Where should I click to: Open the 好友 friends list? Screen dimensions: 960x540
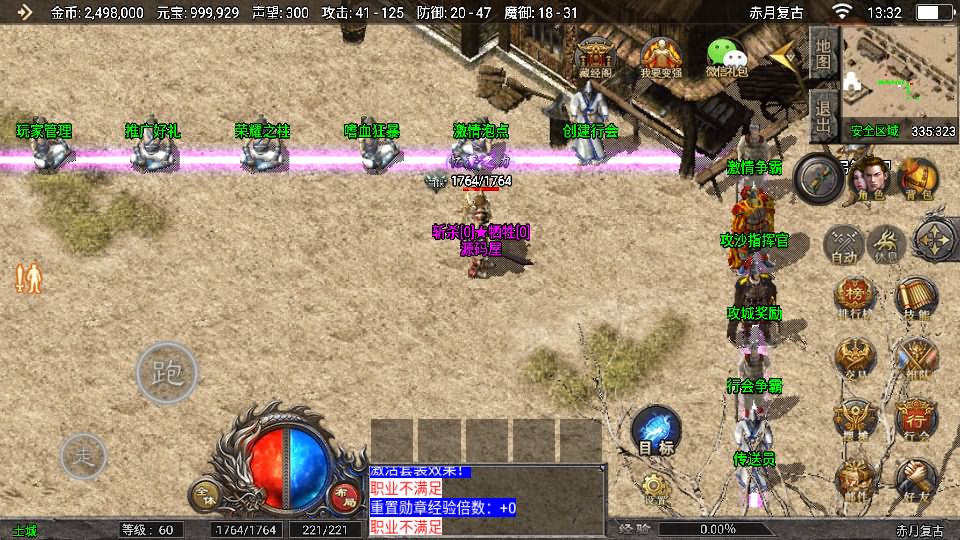916,478
